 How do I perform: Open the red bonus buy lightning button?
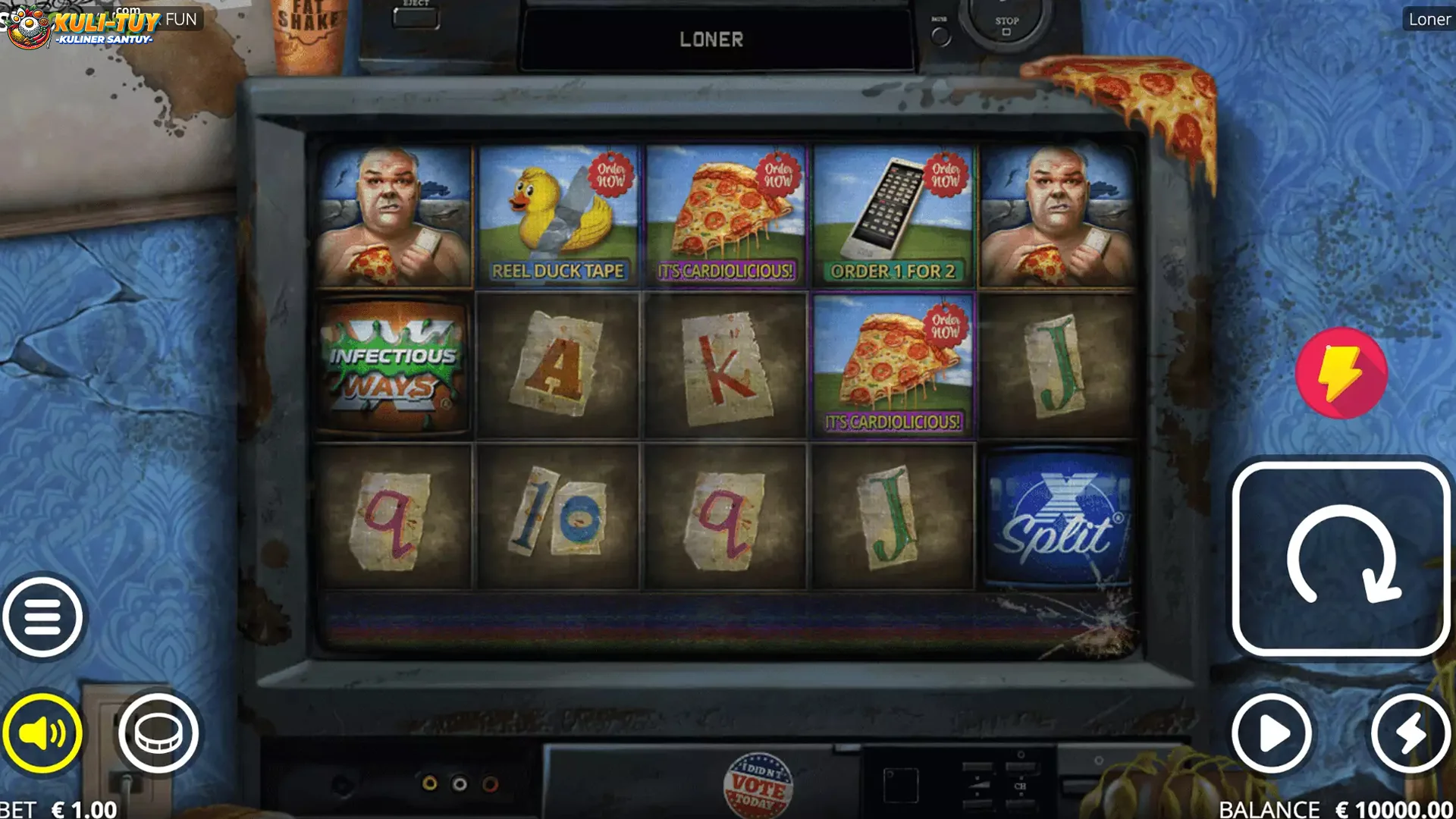[x=1341, y=373]
